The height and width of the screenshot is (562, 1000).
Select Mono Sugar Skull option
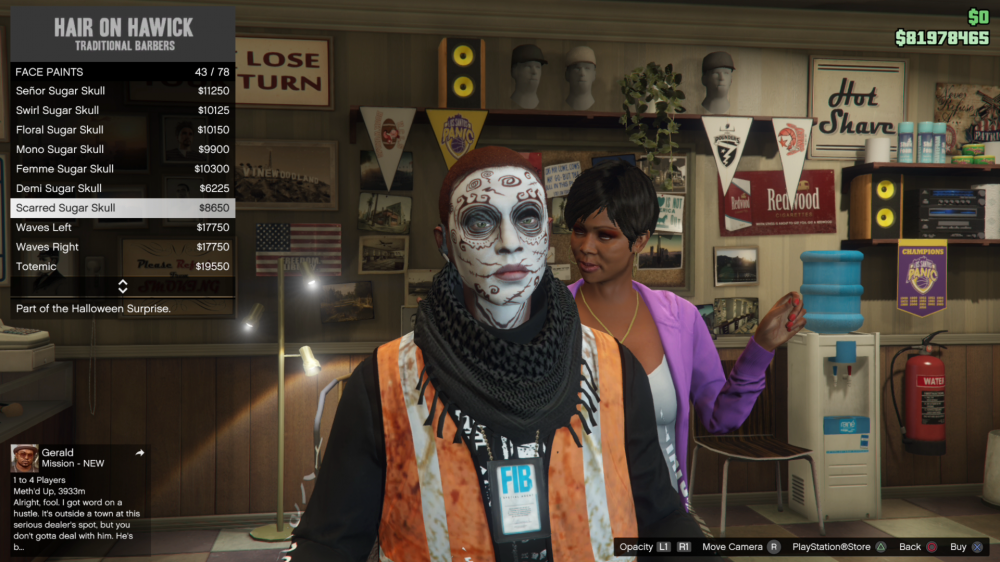coord(122,149)
